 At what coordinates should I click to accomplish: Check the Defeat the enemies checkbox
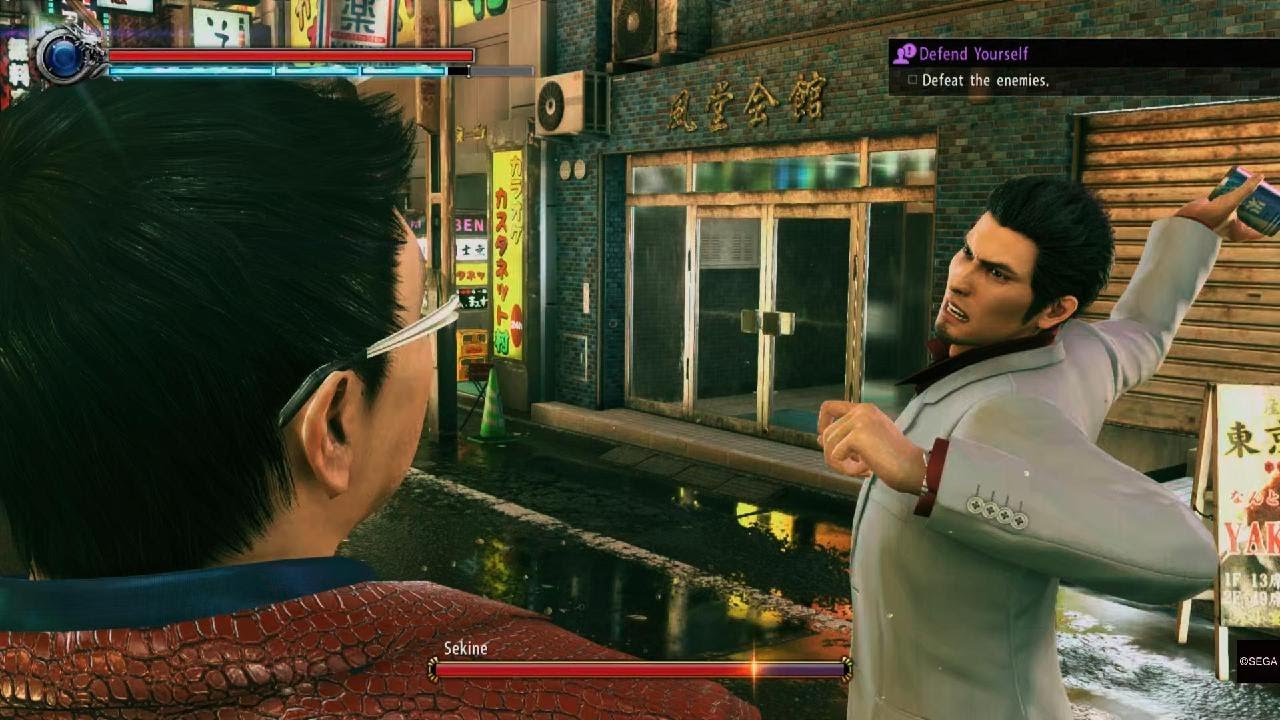point(913,80)
